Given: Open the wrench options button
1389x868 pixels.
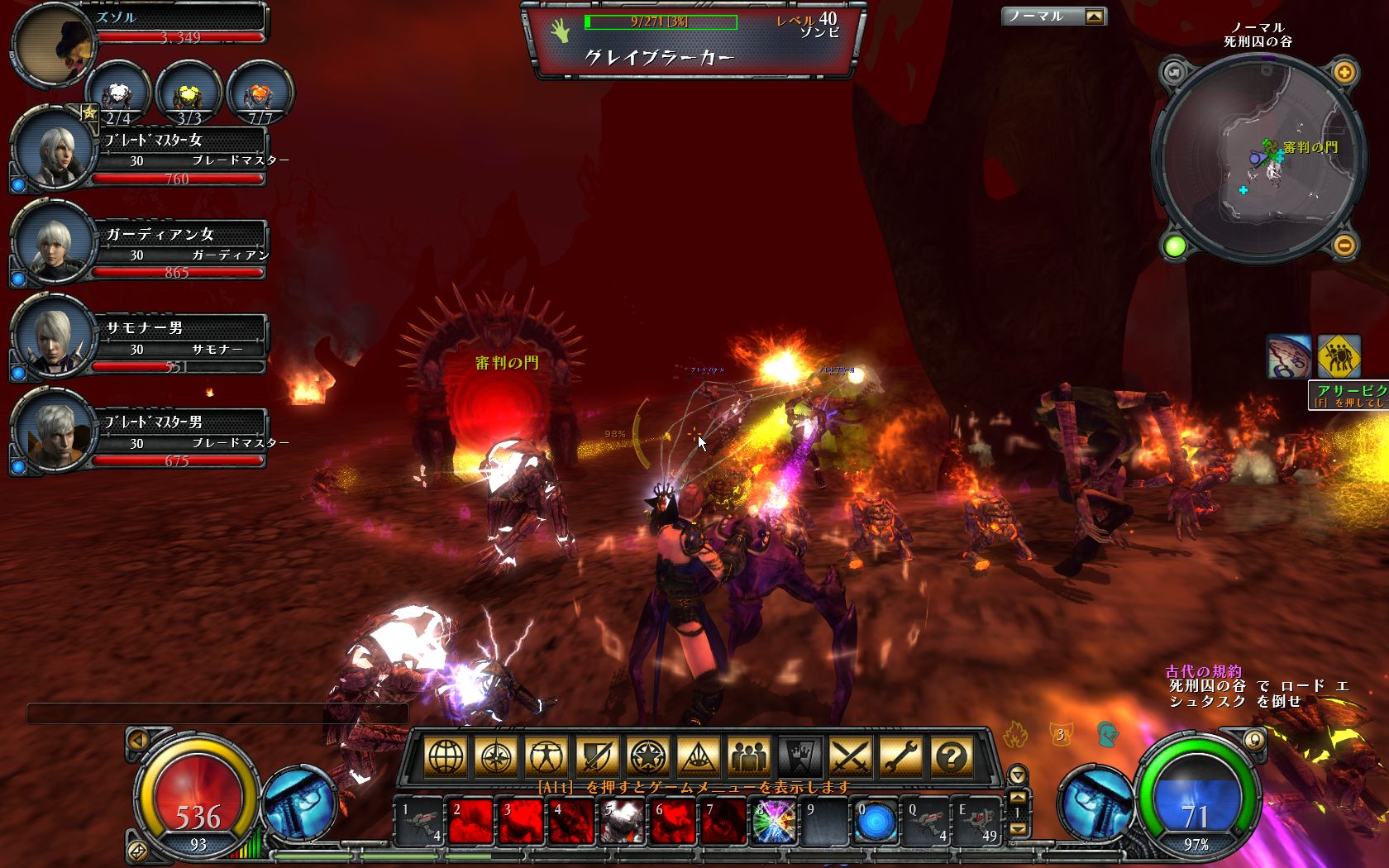Looking at the screenshot, I should [901, 756].
